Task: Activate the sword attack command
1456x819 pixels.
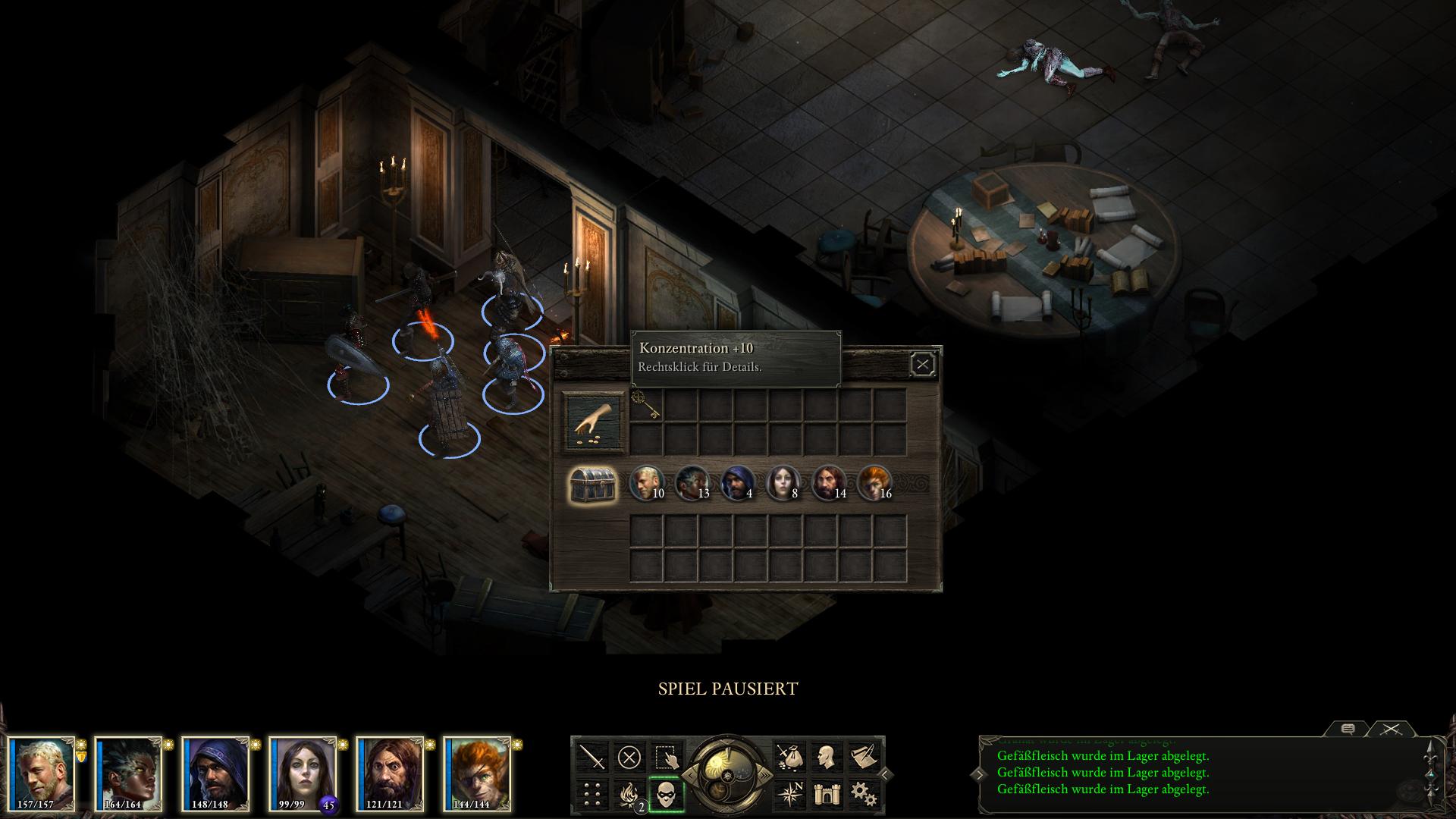Action: [x=592, y=757]
